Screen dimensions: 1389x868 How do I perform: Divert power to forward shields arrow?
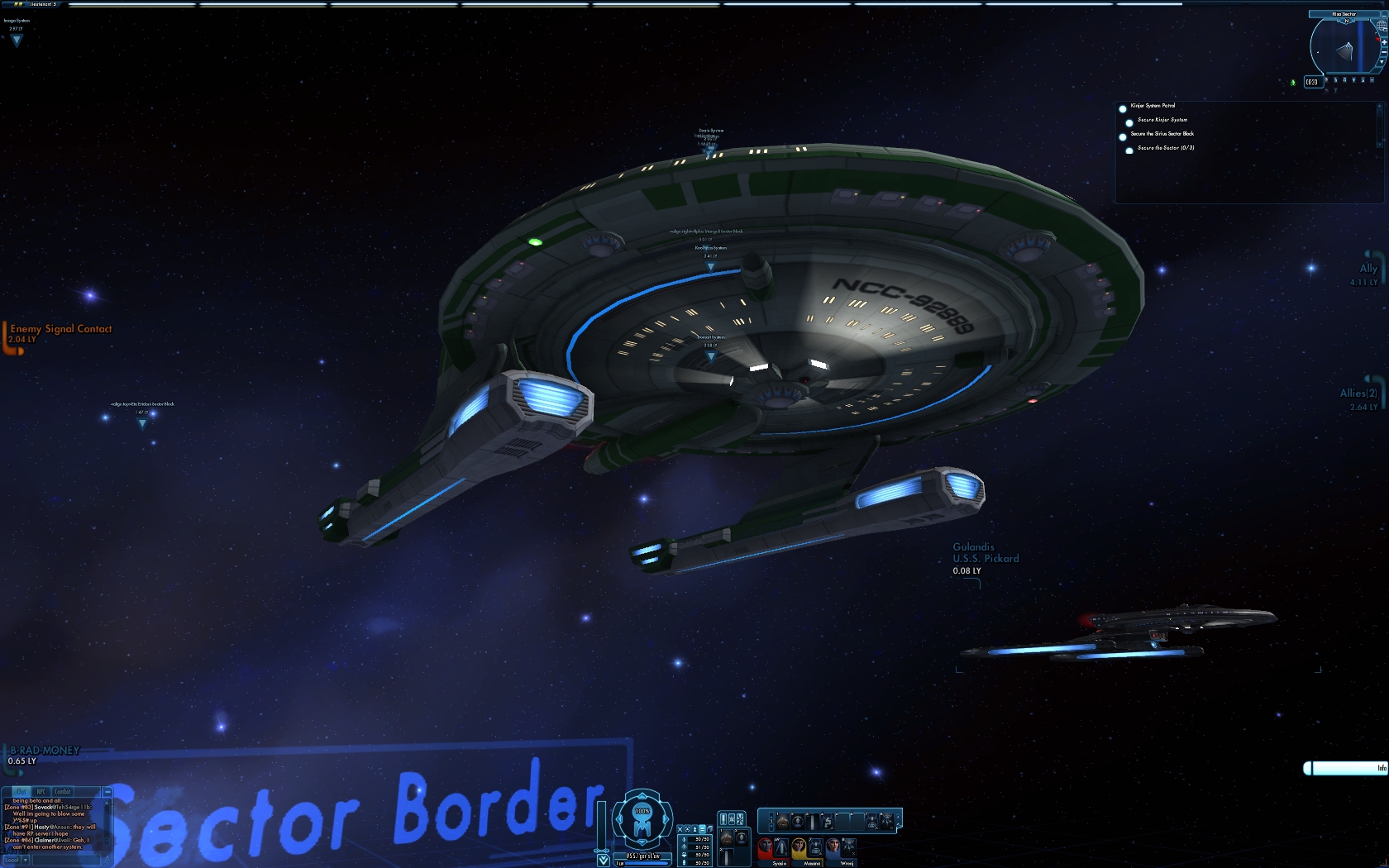click(642, 795)
